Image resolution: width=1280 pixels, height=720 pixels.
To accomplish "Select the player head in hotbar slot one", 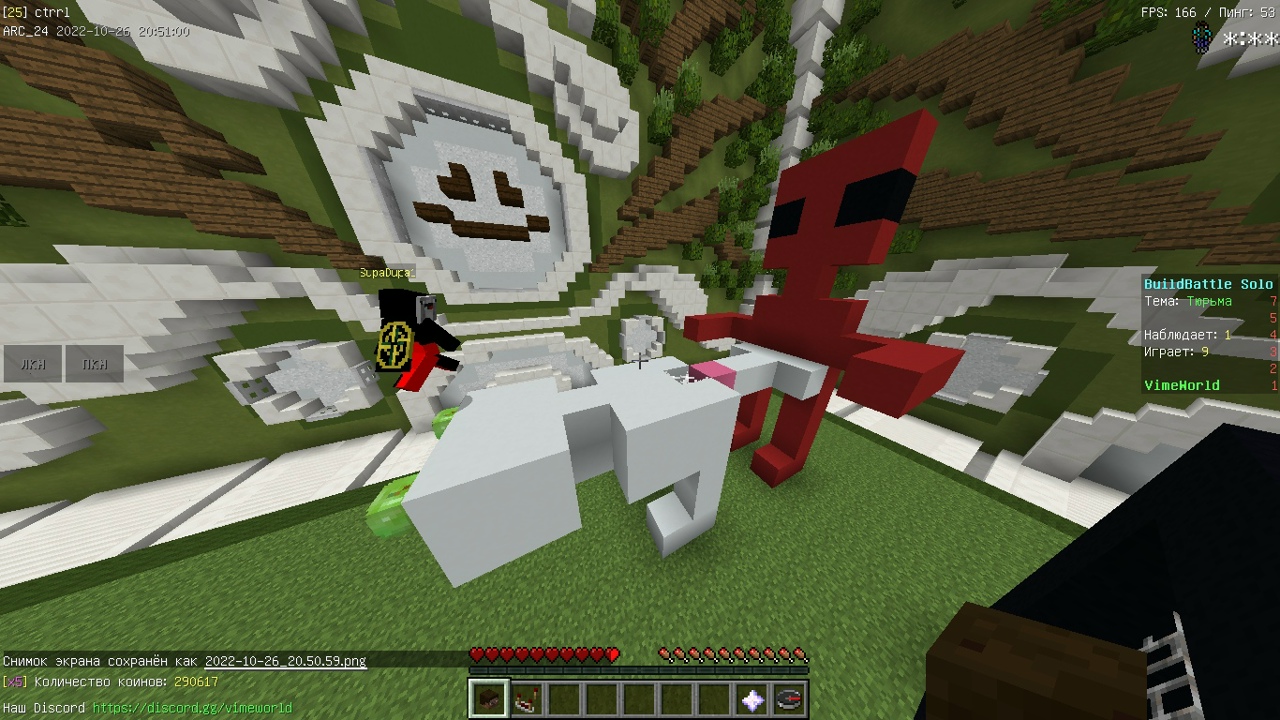I will click(489, 699).
